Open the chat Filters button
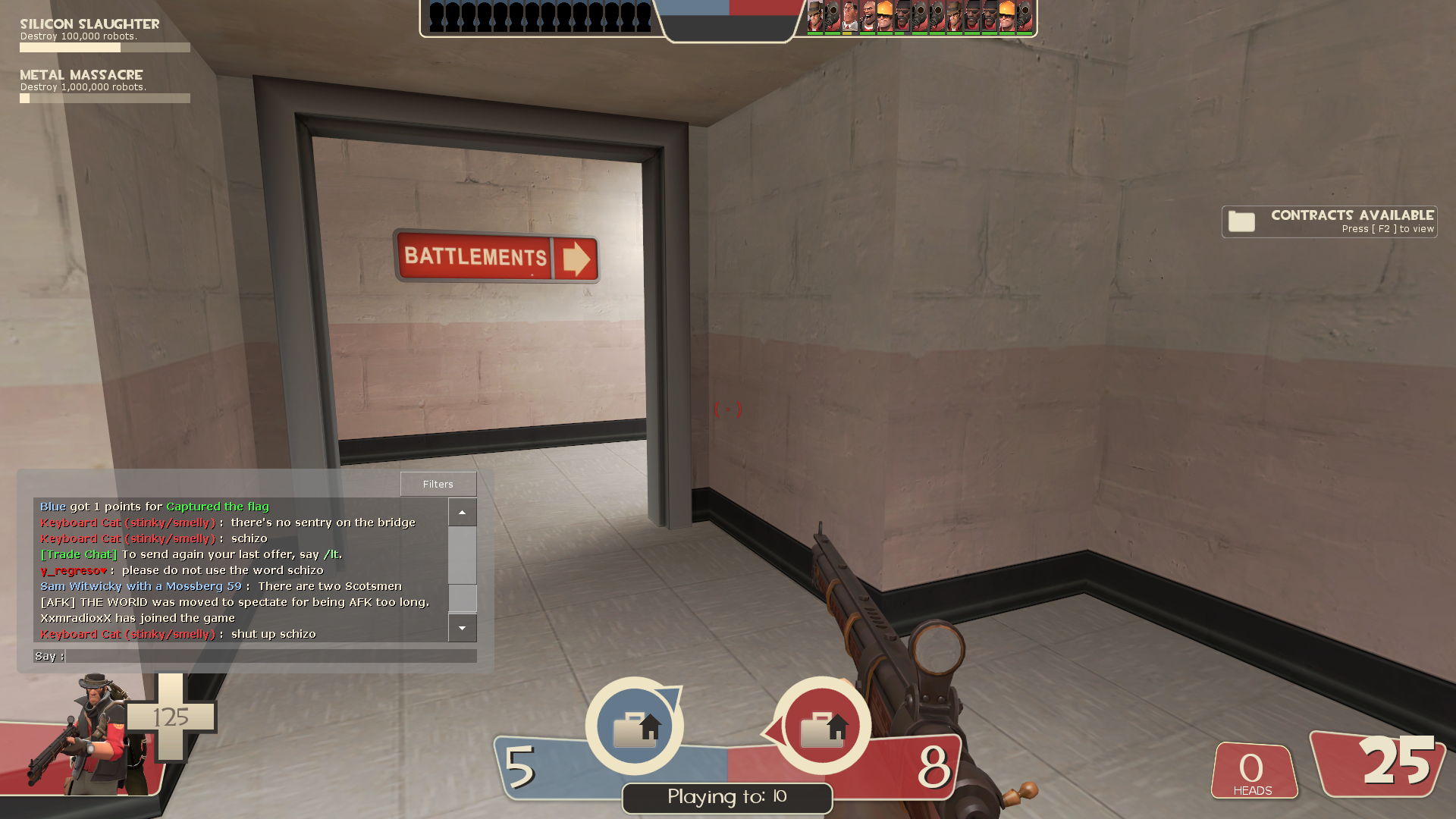Viewport: 1456px width, 819px height. (438, 484)
